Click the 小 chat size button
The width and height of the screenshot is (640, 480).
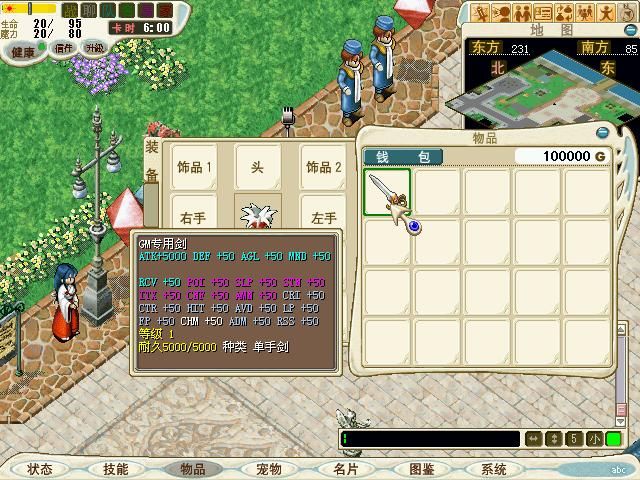click(595, 439)
